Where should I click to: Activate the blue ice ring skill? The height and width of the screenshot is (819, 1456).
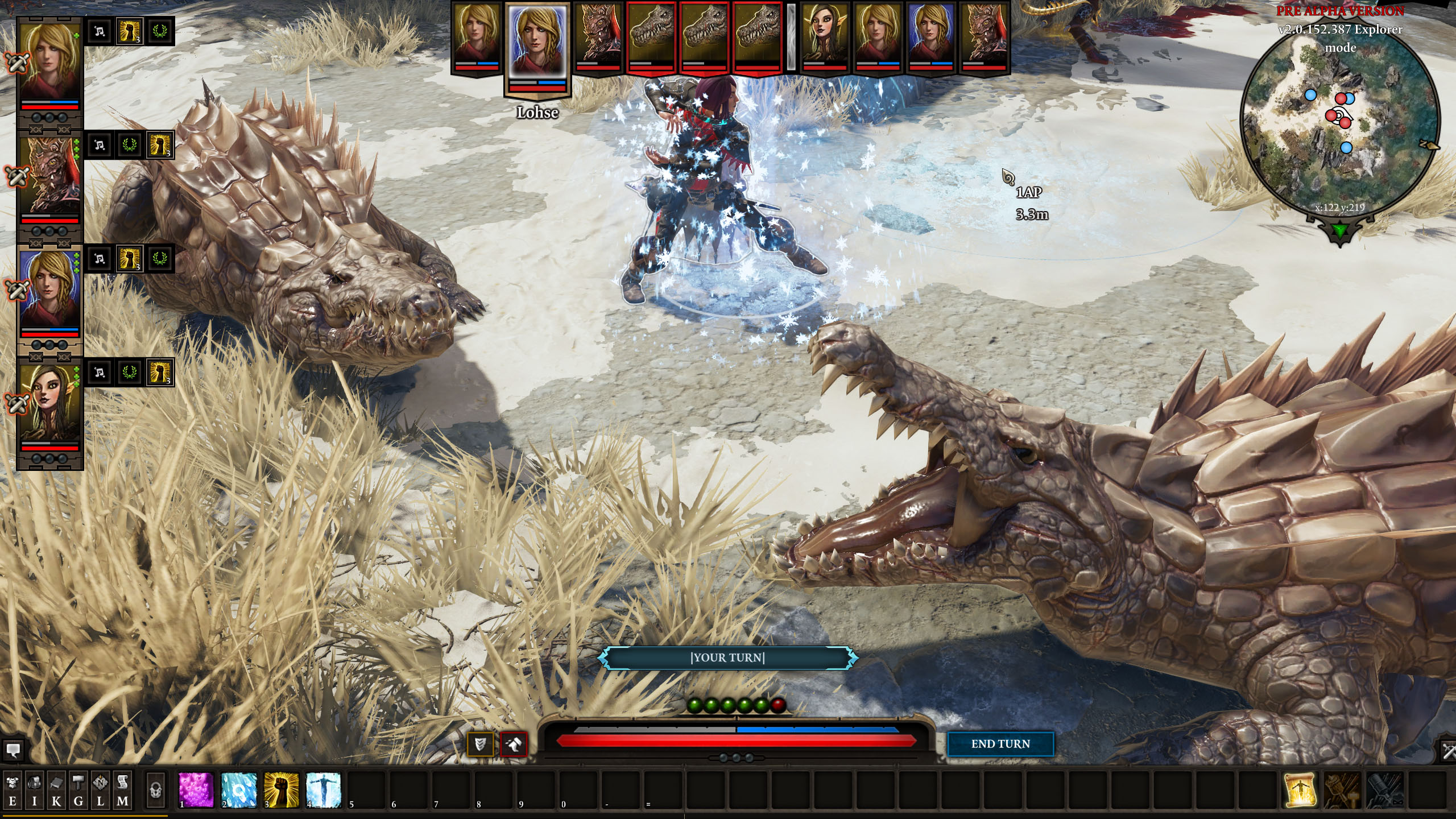[x=239, y=789]
